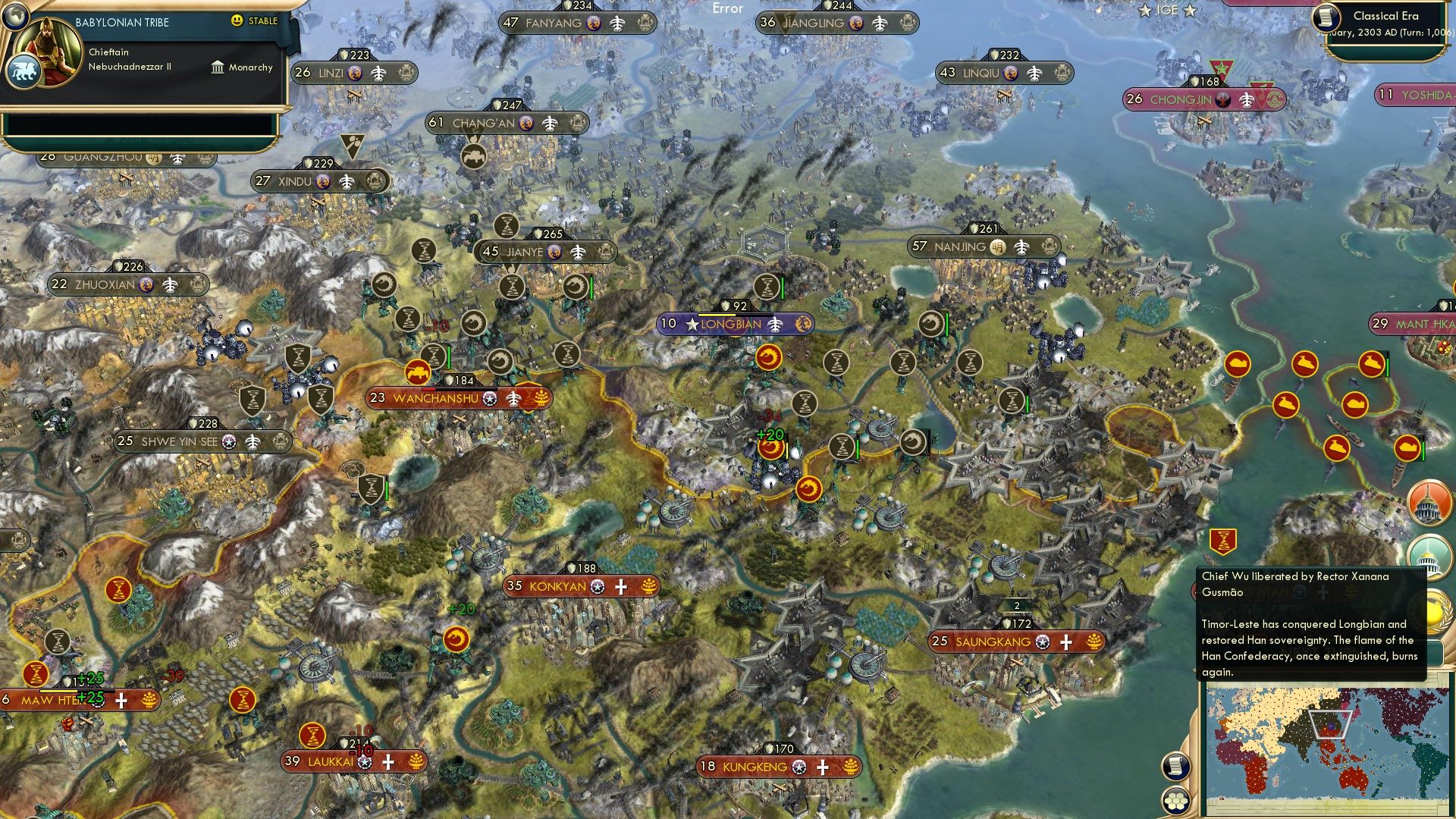Click the STABLE happiness smiley indicator
This screenshot has width=1456, height=819.
tap(239, 21)
